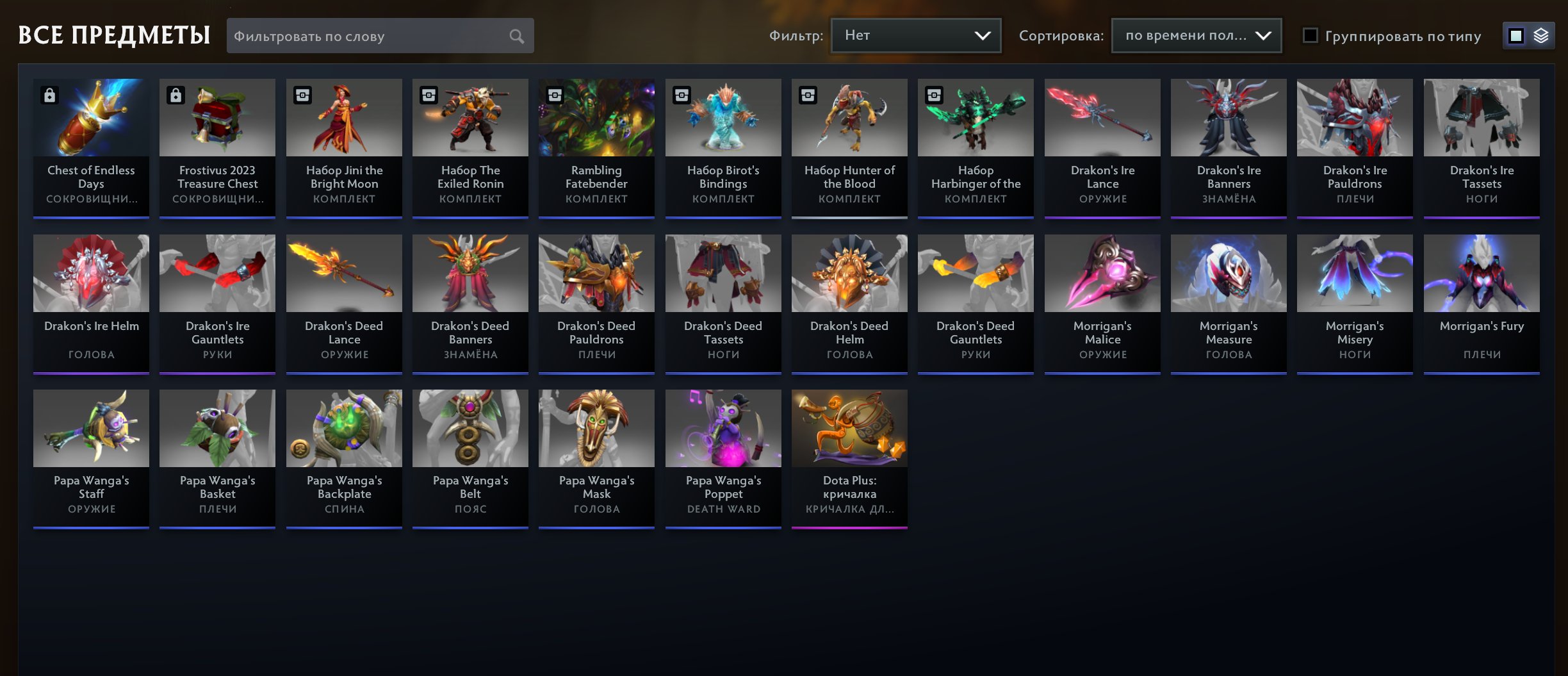This screenshot has height=676, width=1568.
Task: Open the Frostivus 2023 Treasure Chest item
Action: click(217, 147)
